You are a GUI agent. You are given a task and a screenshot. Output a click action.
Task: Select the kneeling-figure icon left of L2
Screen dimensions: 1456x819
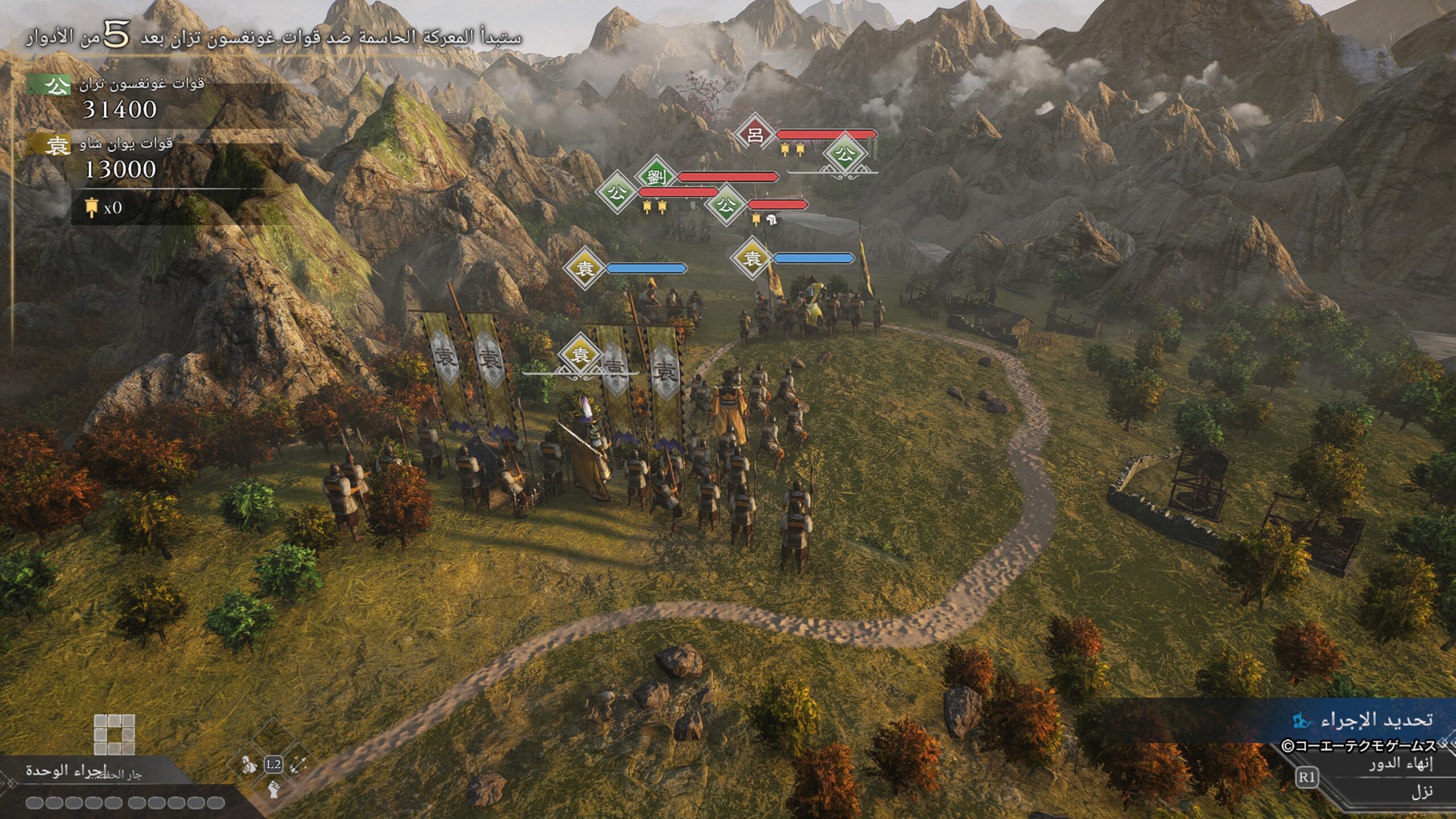click(x=249, y=764)
